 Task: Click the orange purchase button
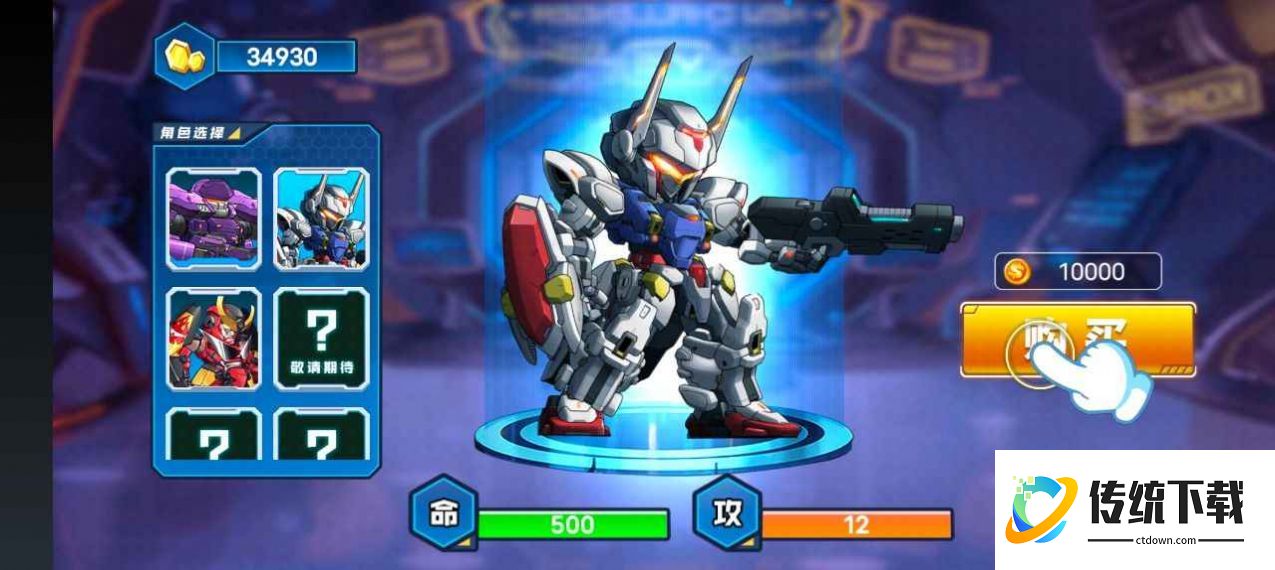pyautogui.click(x=1077, y=340)
